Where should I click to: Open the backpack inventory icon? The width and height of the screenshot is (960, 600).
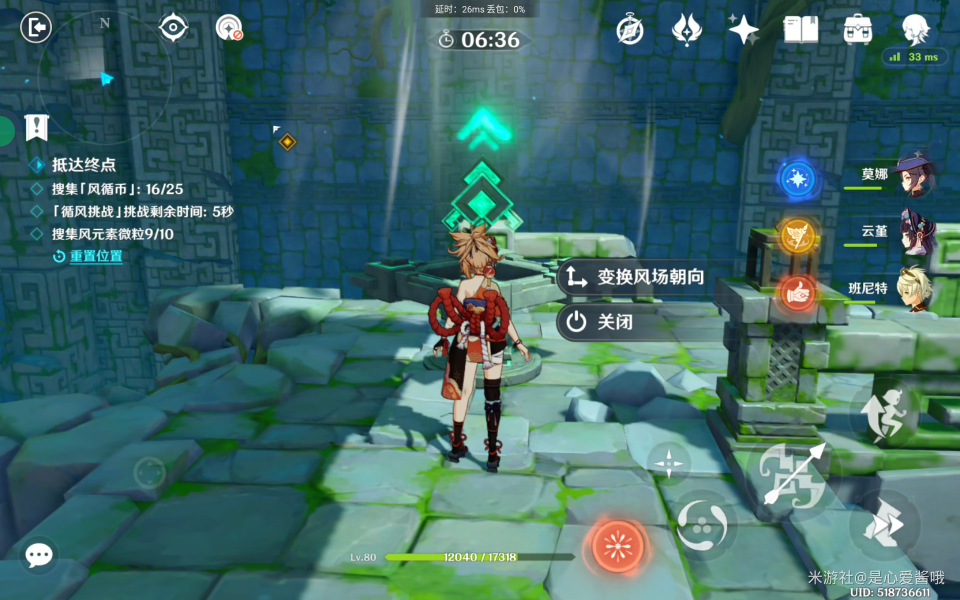click(x=858, y=29)
